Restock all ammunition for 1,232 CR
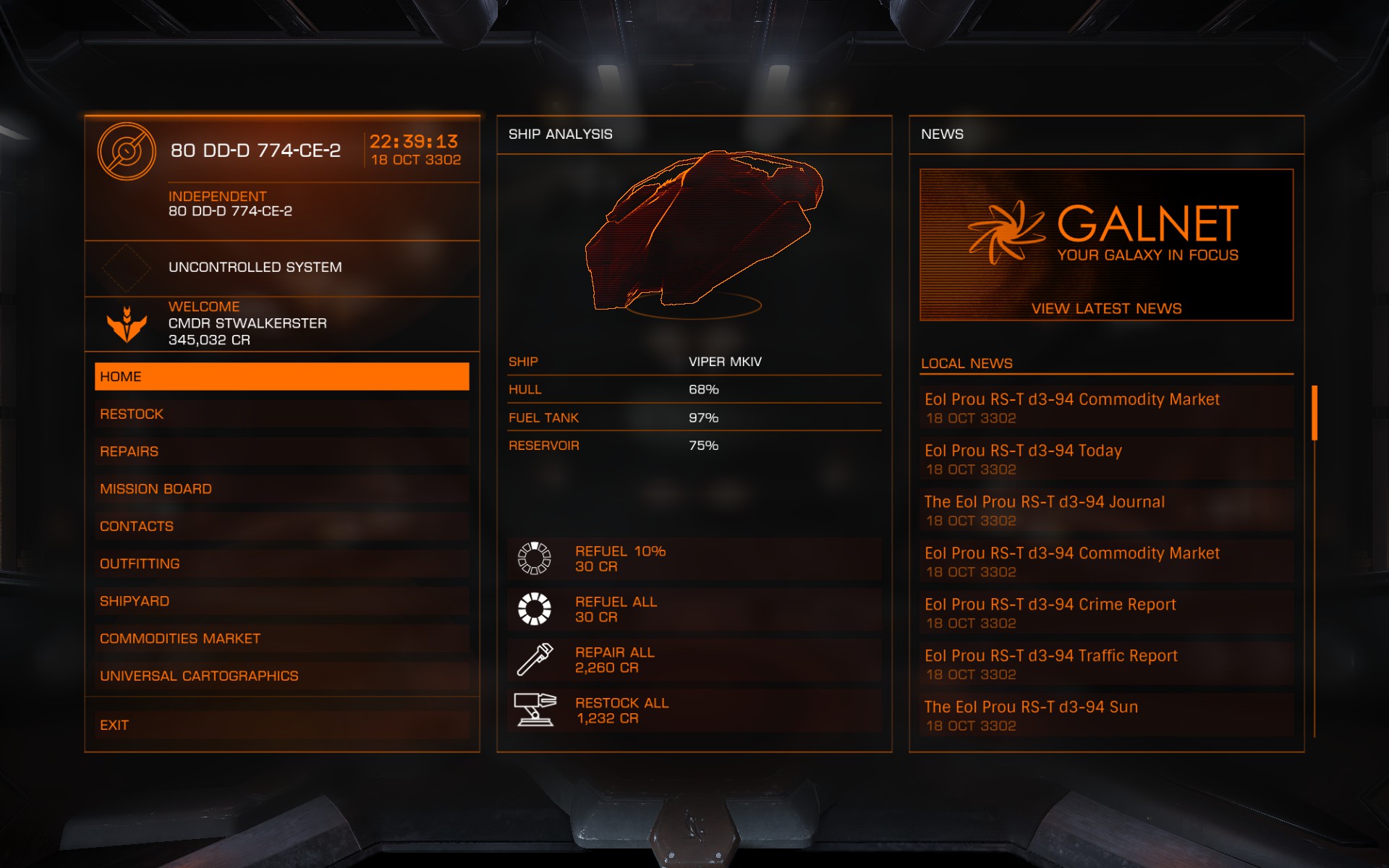The image size is (1389, 868). pyautogui.click(x=693, y=710)
